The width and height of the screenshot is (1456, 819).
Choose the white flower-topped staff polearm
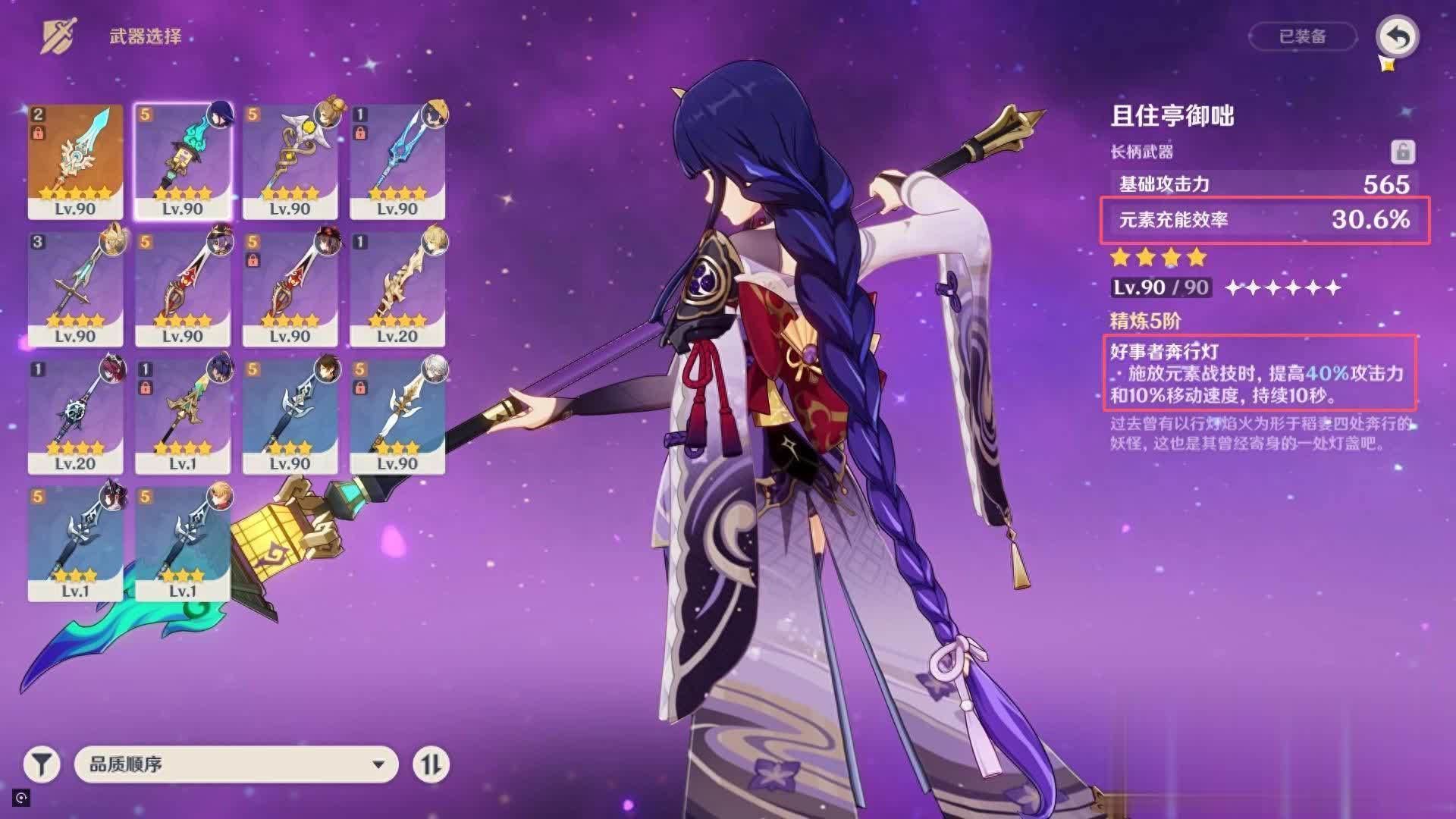(x=290, y=161)
